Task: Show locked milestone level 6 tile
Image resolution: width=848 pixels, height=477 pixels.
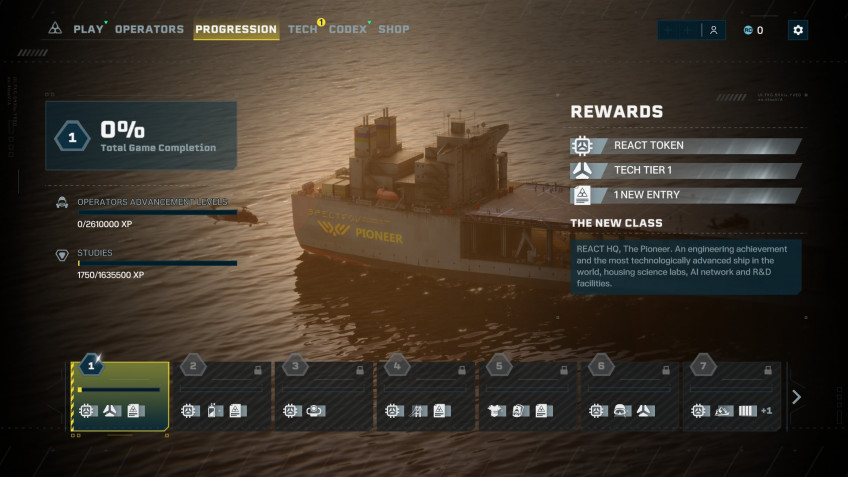Action: pyautogui.click(x=630, y=396)
